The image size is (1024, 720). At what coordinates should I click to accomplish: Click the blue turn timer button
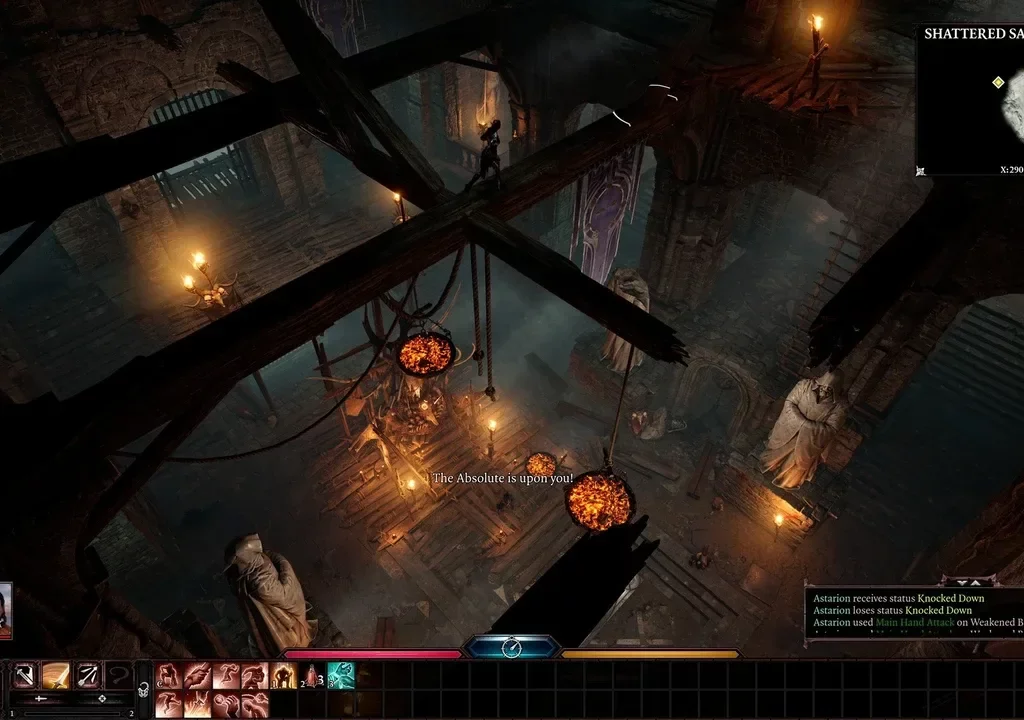pyautogui.click(x=511, y=648)
